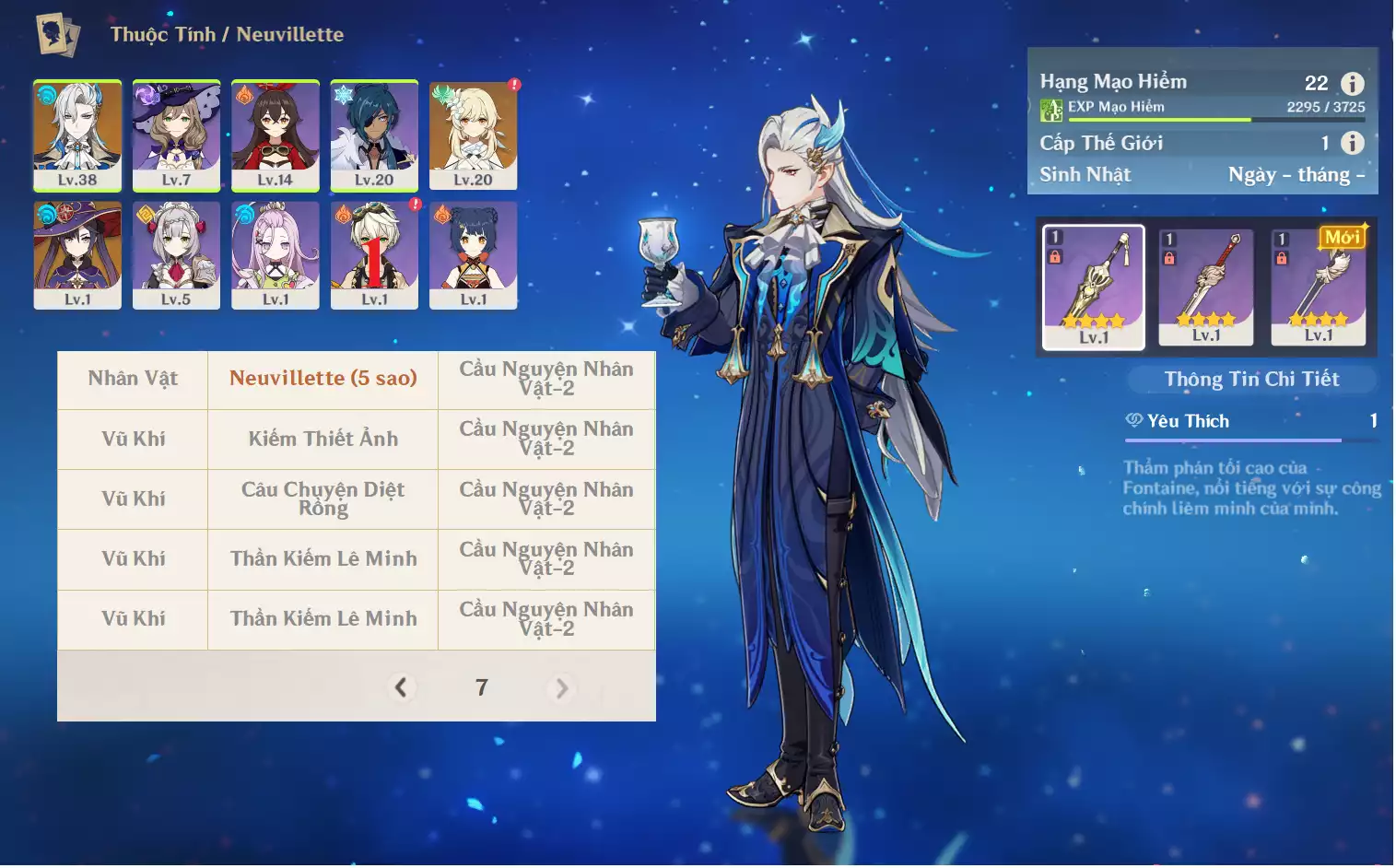Choose the red-hilted sword weapon slot
This screenshot has height=868, width=1396.
point(1205,287)
